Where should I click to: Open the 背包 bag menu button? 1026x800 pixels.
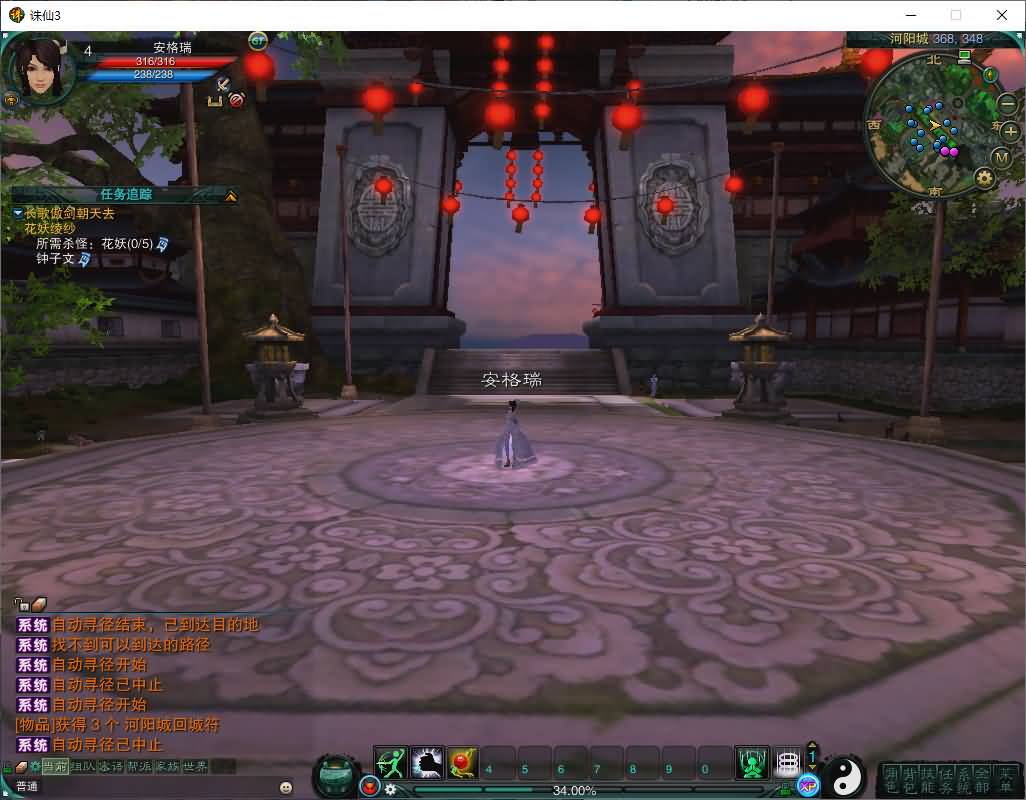click(910, 780)
